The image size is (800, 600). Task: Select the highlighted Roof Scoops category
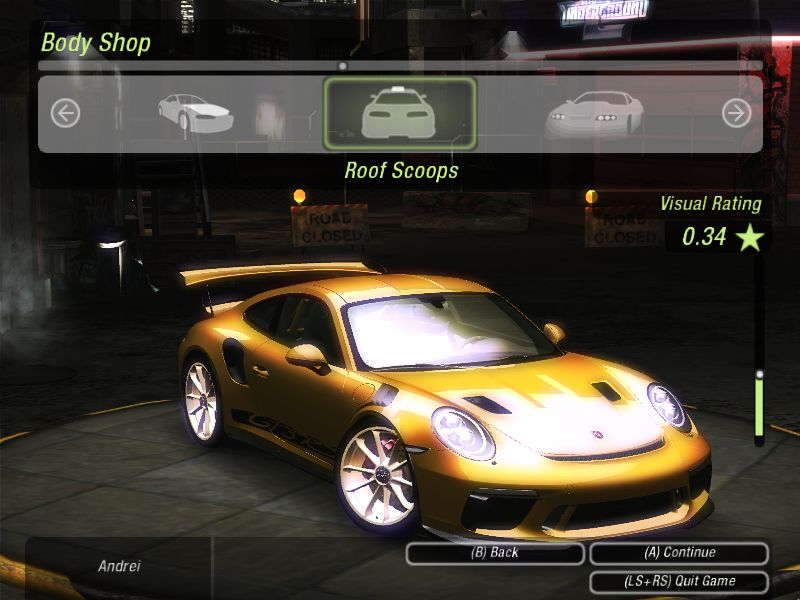tap(400, 114)
